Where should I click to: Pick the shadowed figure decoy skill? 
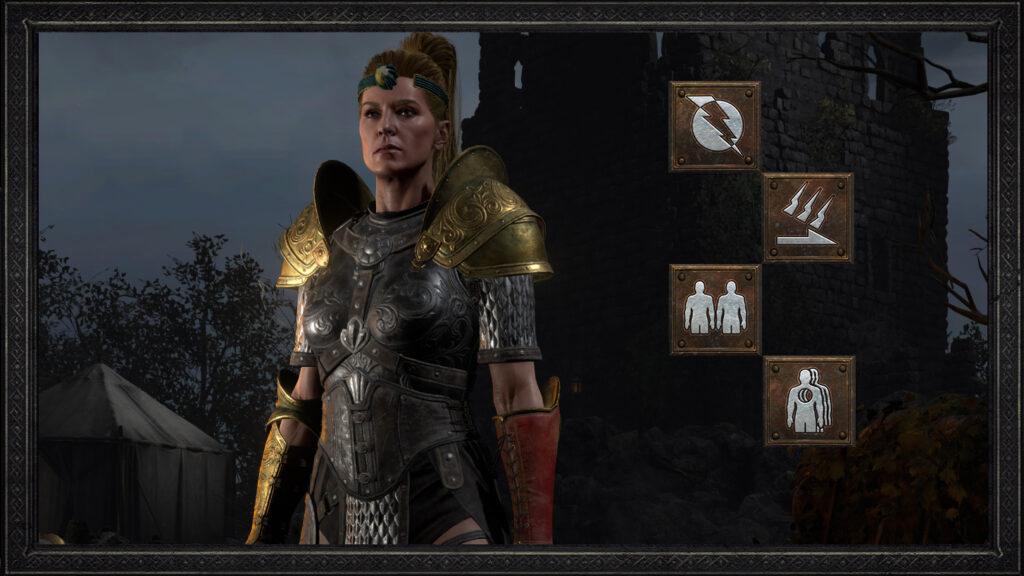(808, 400)
